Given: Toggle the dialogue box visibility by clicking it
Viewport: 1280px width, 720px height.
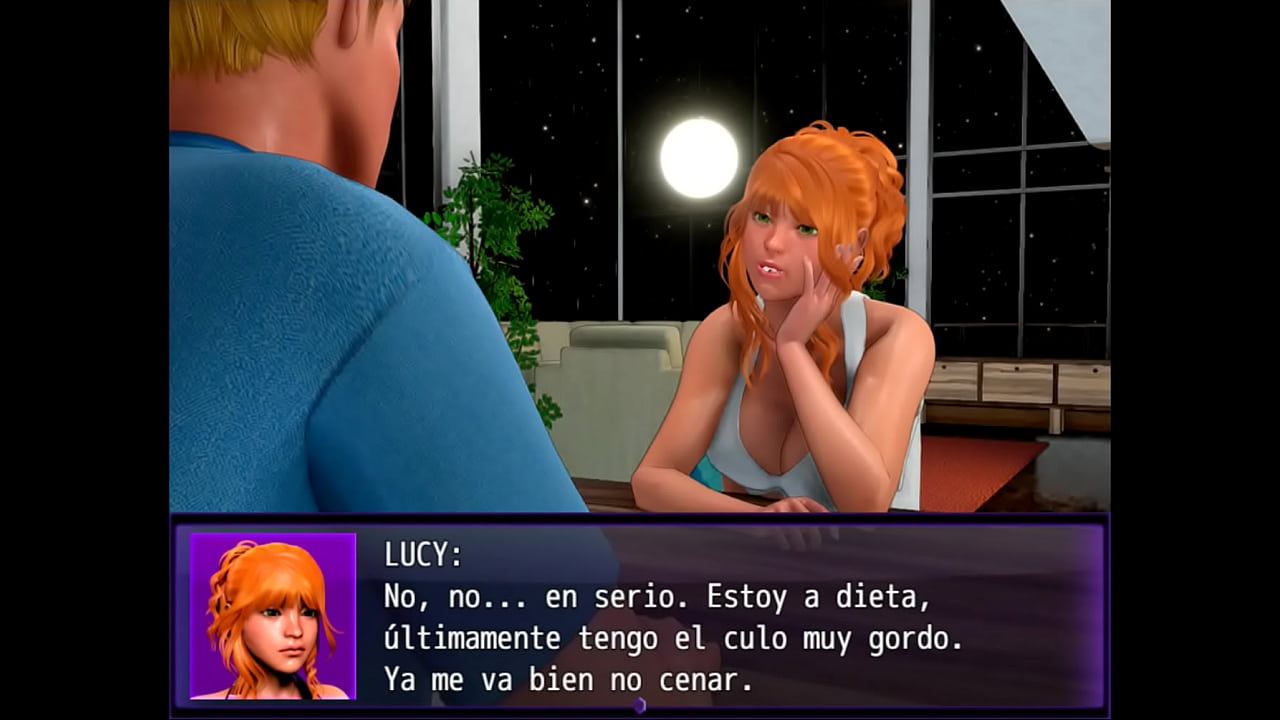Looking at the screenshot, I should coord(700,620).
